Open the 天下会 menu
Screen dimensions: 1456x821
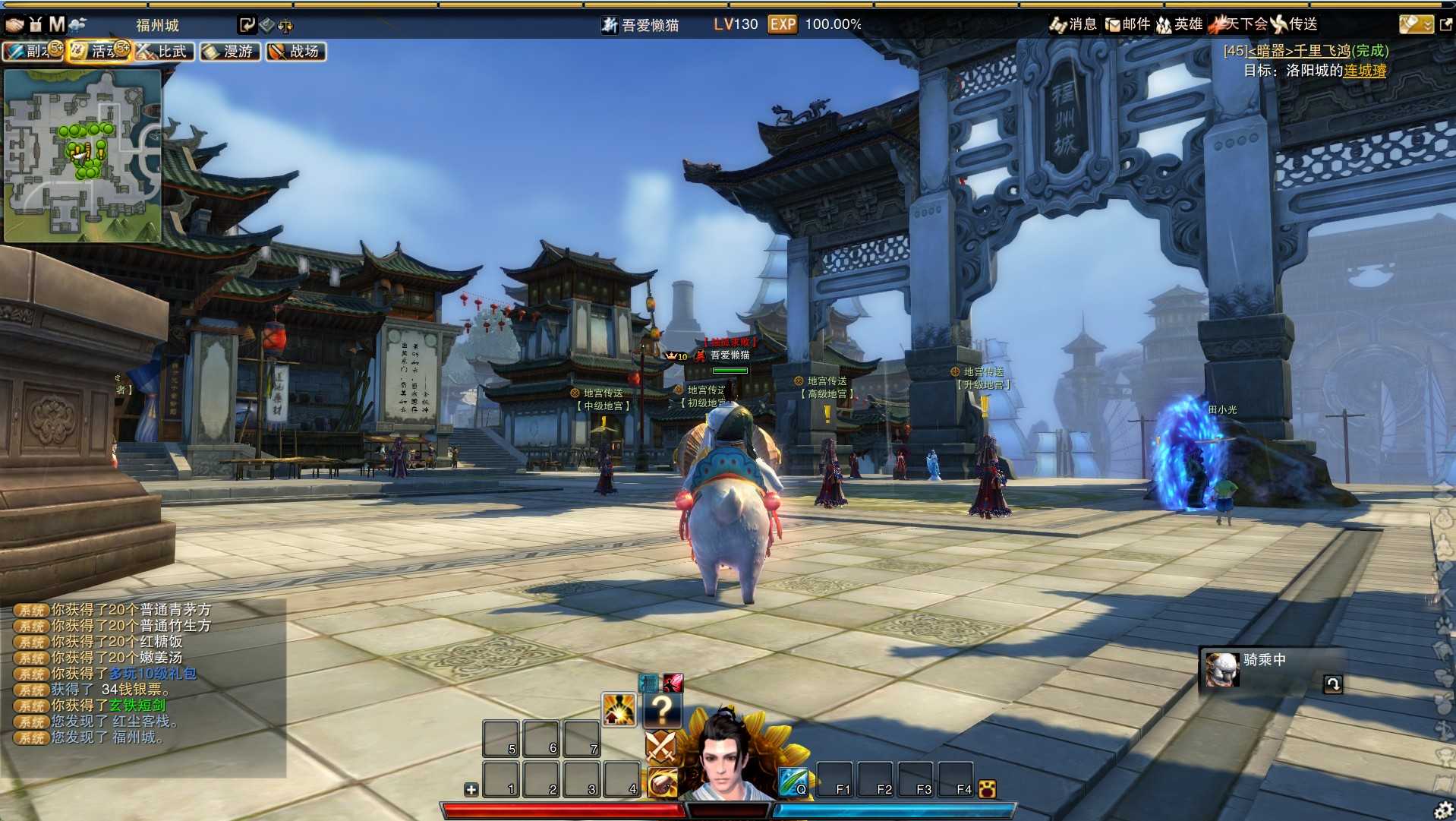pyautogui.click(x=1239, y=24)
